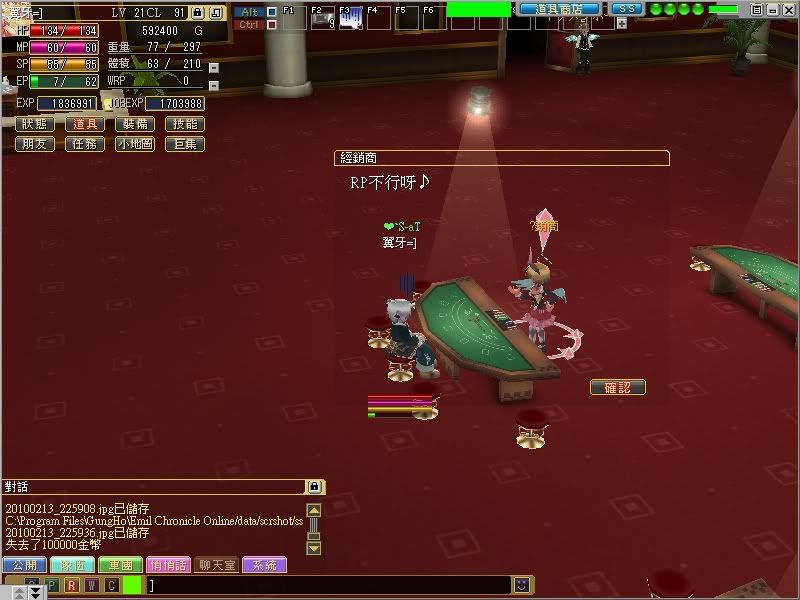The image size is (800, 600).
Task: Switch chat to the 公開 public tab
Action: [x=23, y=565]
